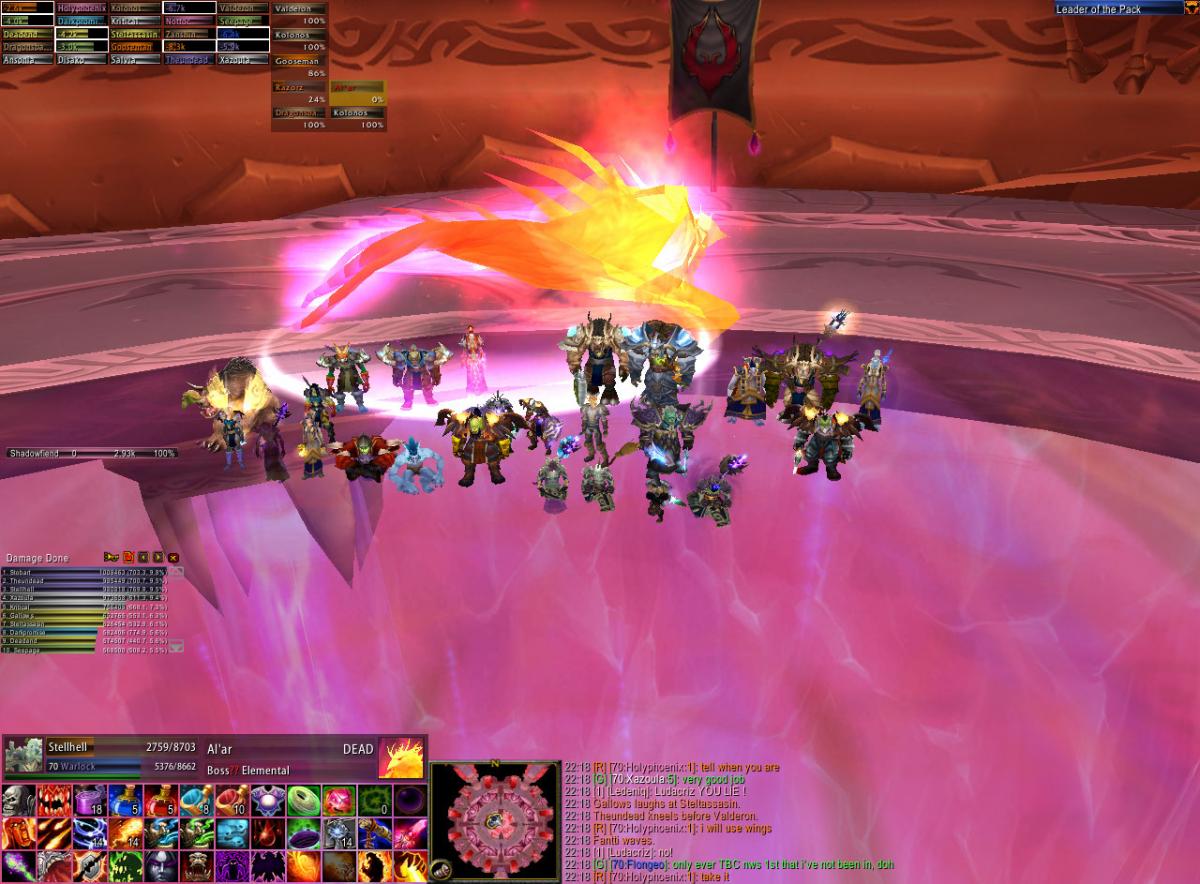Target Salvia in the raid frames
This screenshot has width=1200, height=884.
134,60
